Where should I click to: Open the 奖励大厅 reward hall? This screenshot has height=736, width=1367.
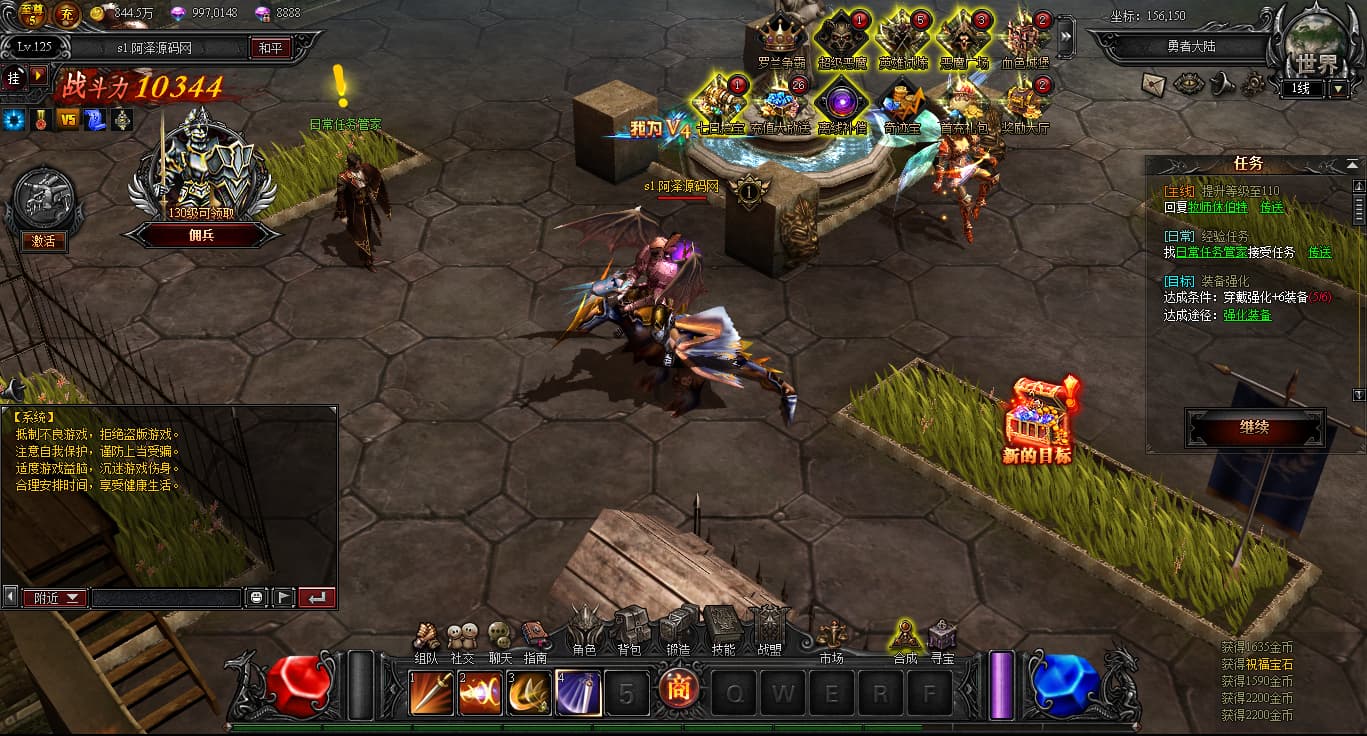click(x=1026, y=104)
